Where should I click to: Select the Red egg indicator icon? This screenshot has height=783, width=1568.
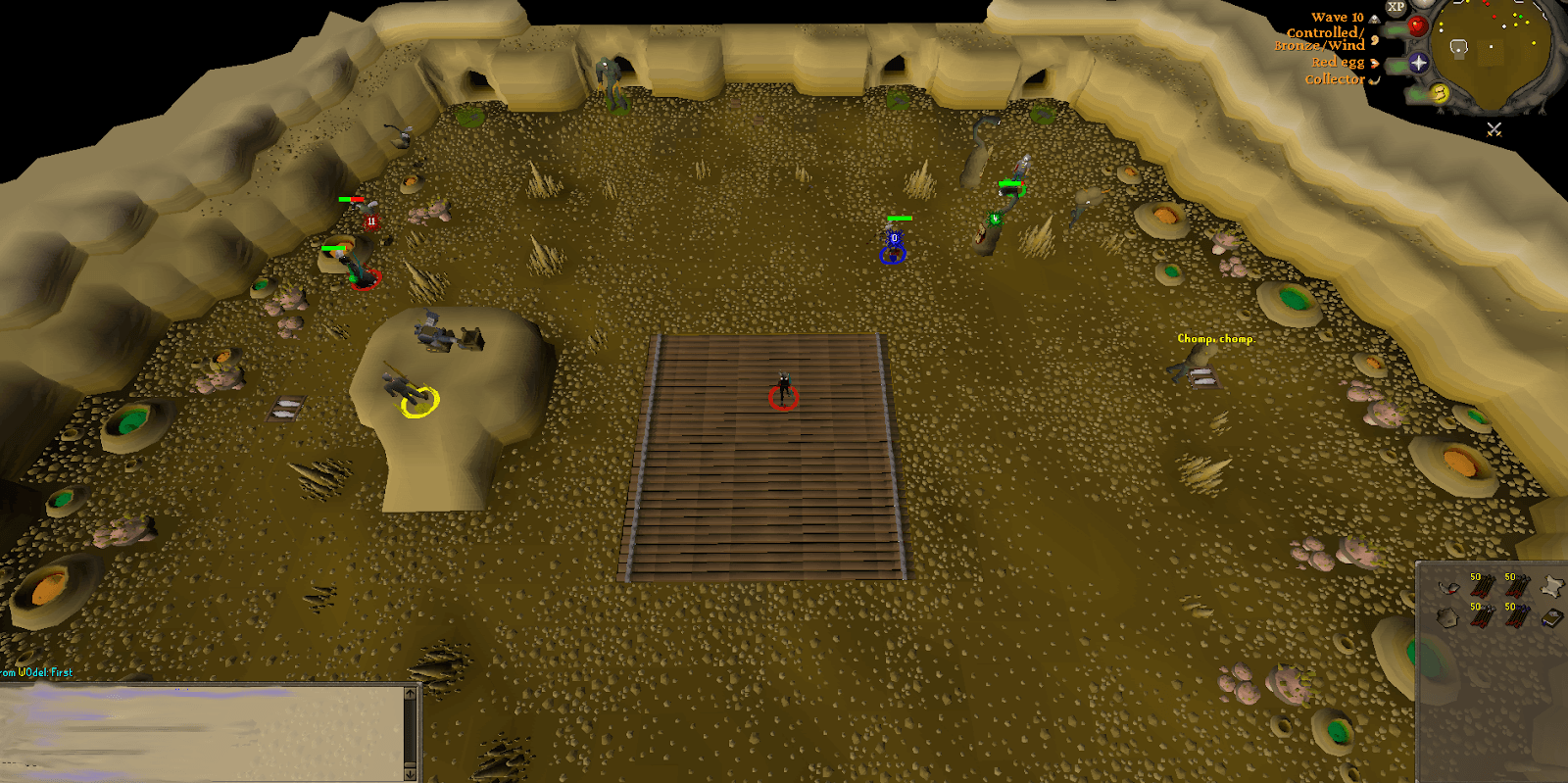click(1375, 64)
